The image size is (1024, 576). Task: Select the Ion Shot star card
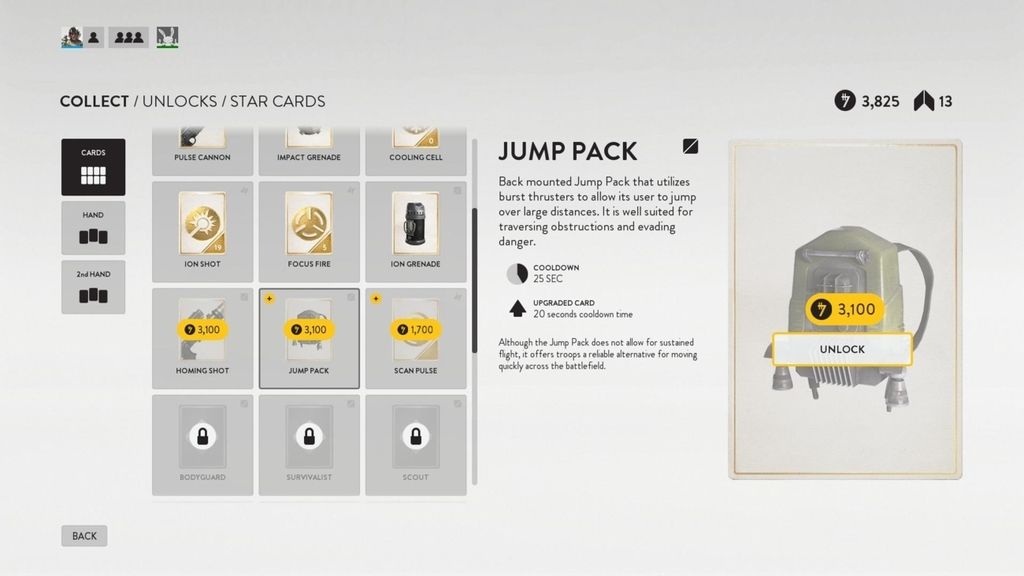tap(202, 231)
